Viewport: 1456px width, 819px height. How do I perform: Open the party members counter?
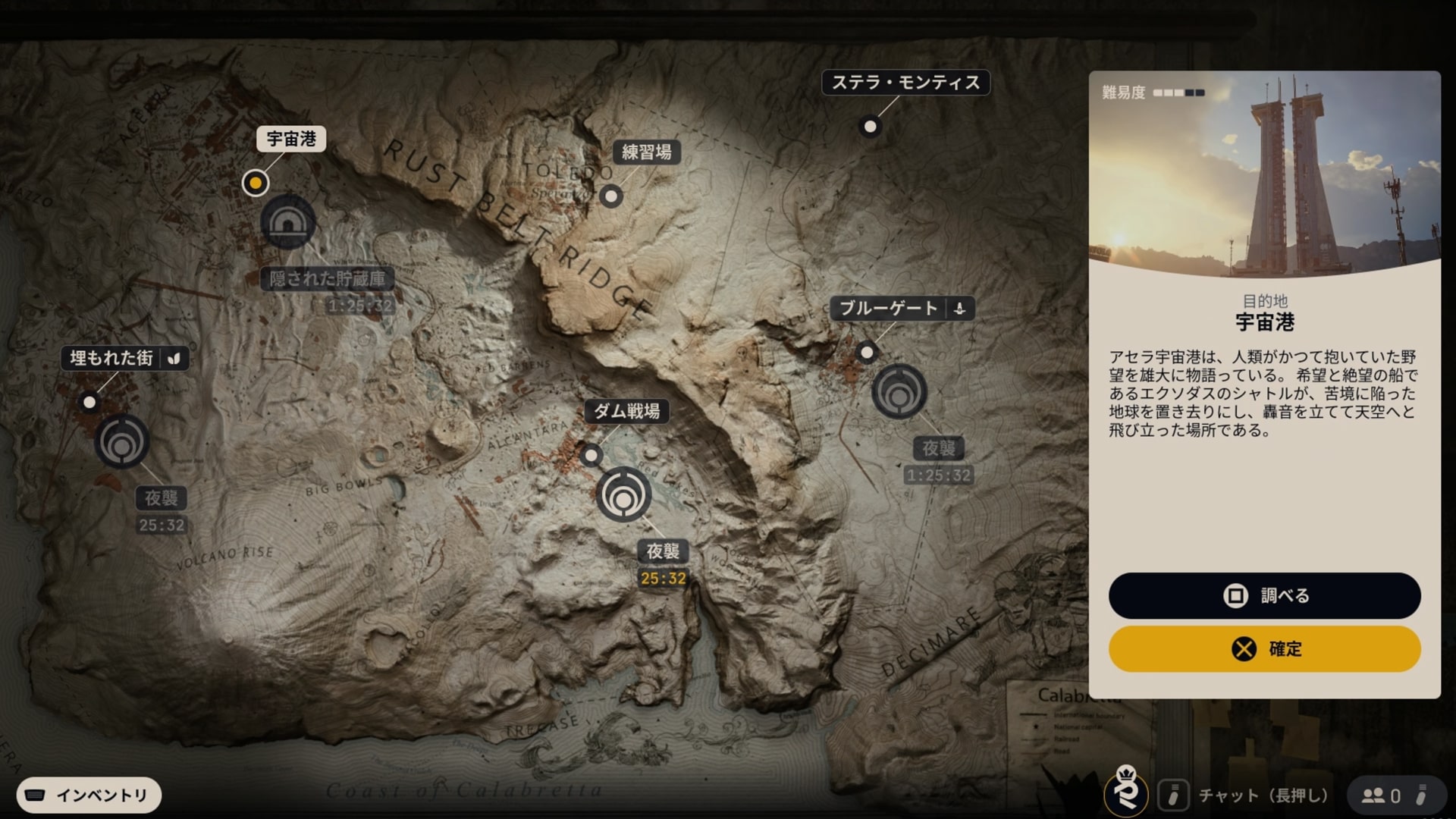(1380, 795)
